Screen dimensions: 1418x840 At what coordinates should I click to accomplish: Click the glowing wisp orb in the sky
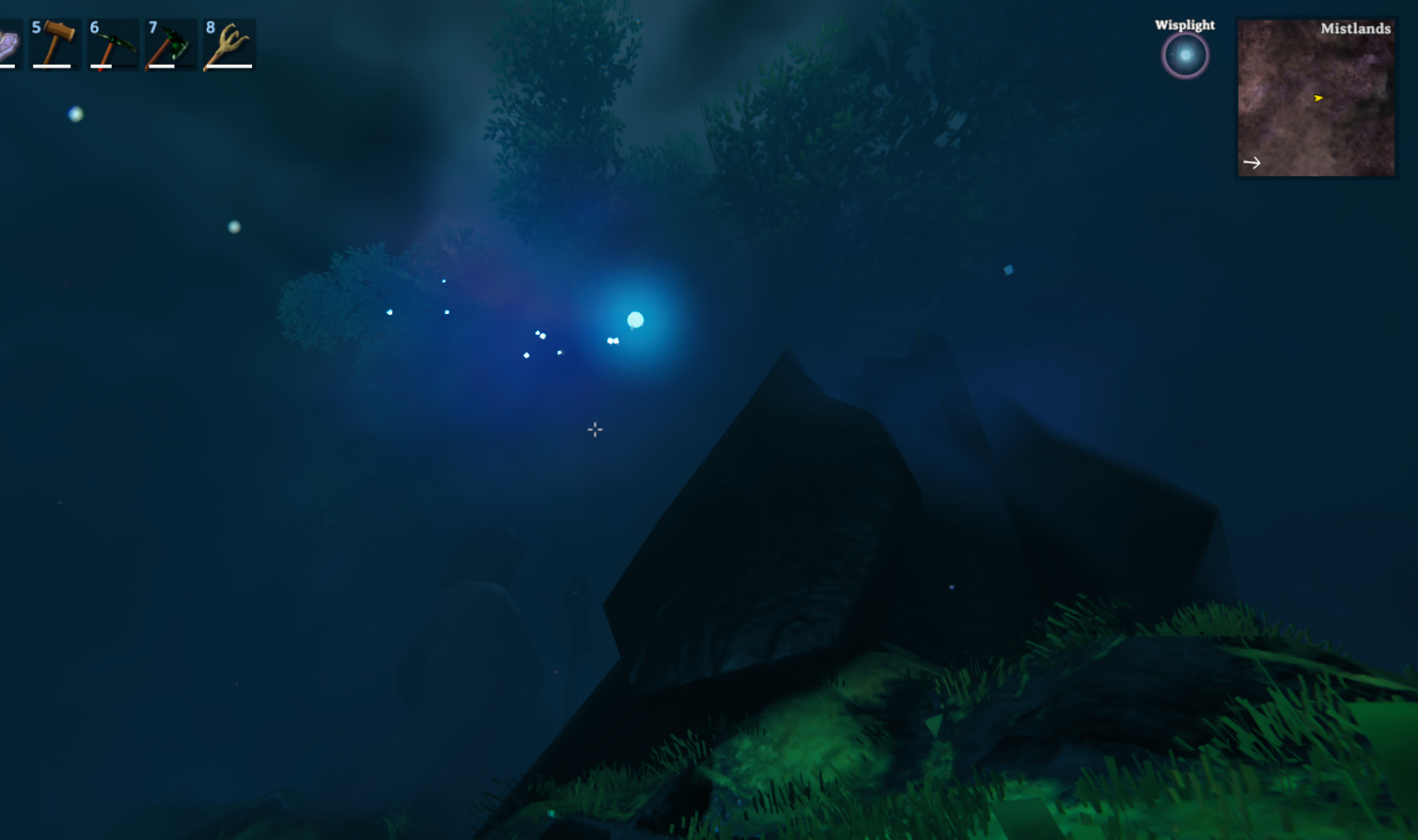coord(635,319)
